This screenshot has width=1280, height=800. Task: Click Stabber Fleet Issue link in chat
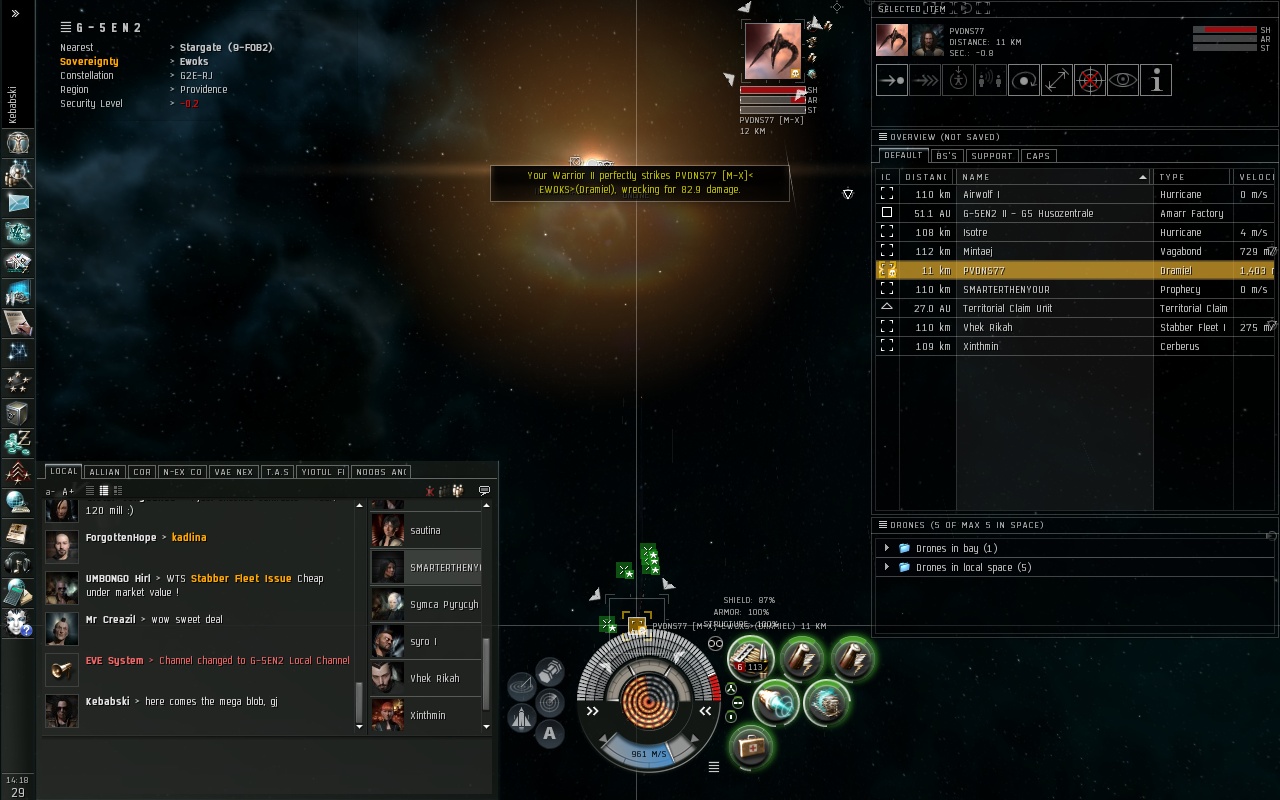coord(241,579)
